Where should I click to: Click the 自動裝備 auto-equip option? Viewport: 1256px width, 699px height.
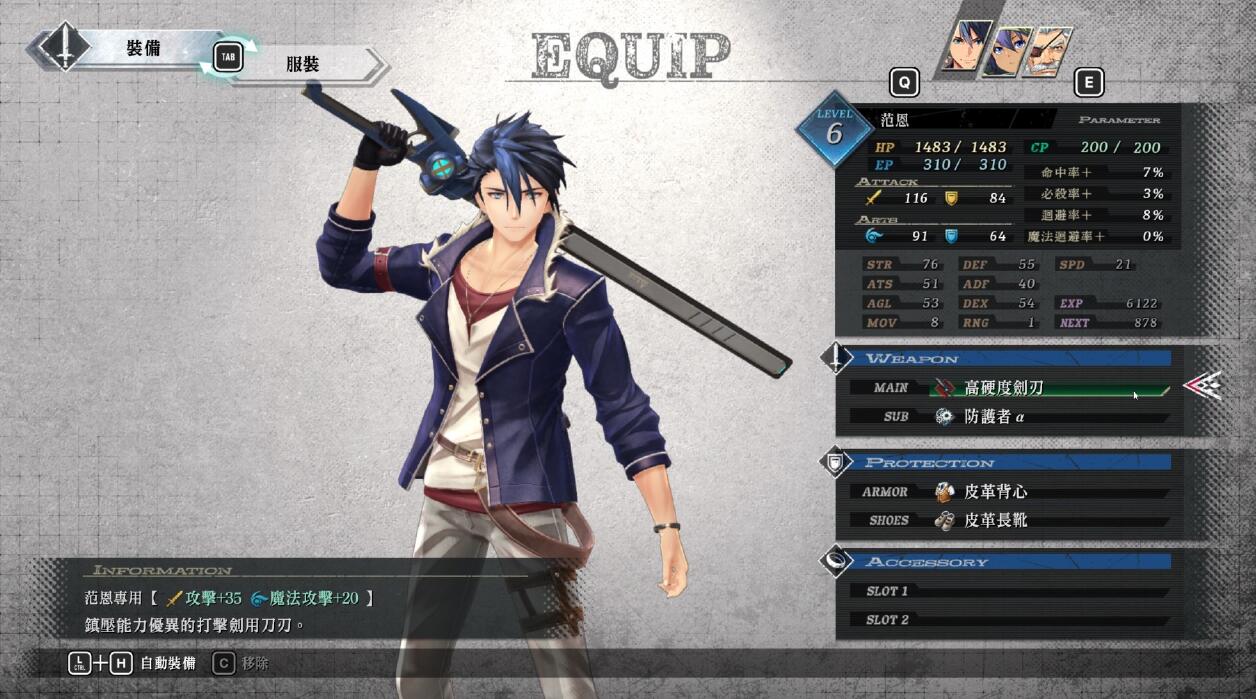167,663
